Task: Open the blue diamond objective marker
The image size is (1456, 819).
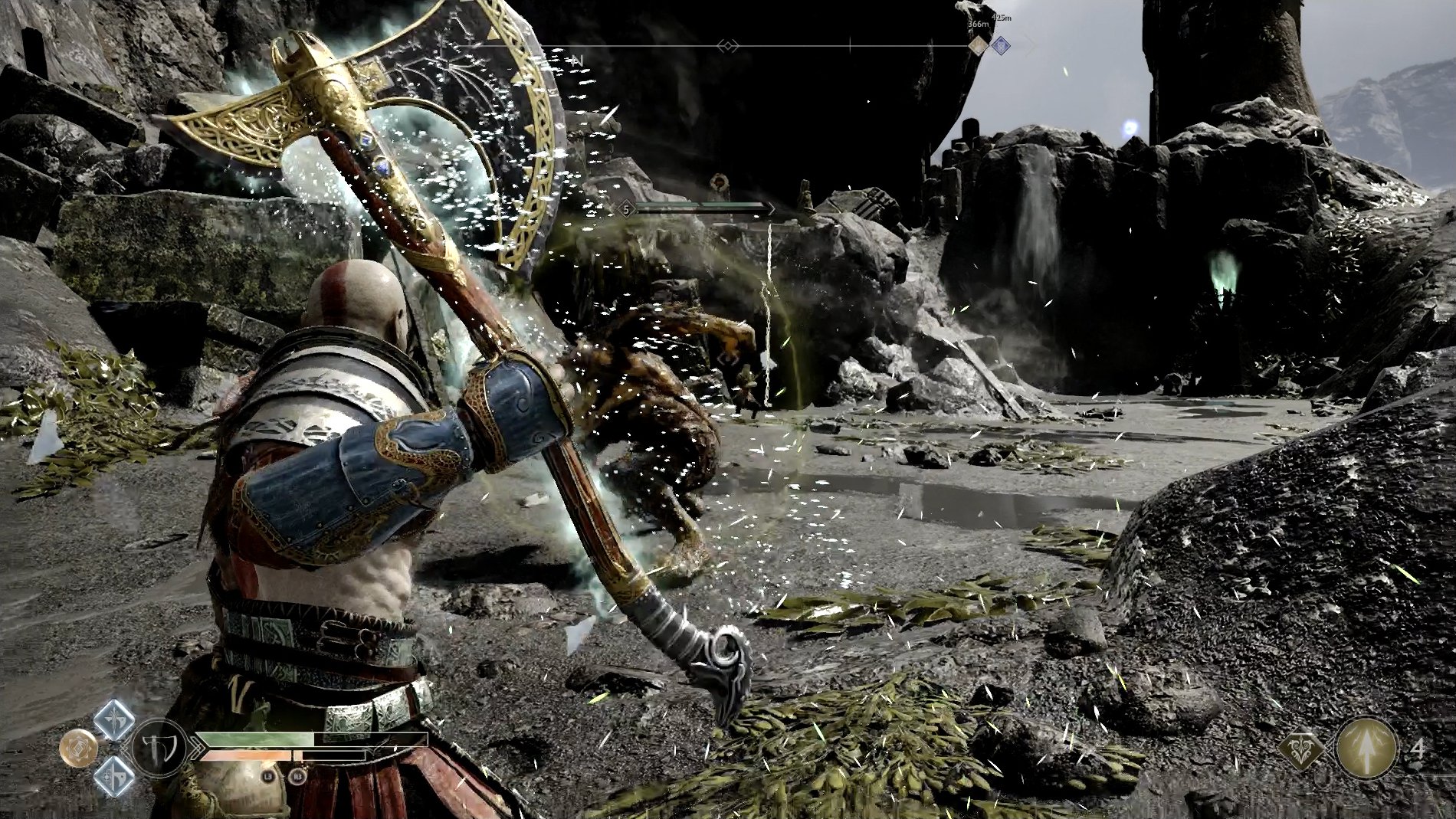Action: pyautogui.click(x=1001, y=45)
